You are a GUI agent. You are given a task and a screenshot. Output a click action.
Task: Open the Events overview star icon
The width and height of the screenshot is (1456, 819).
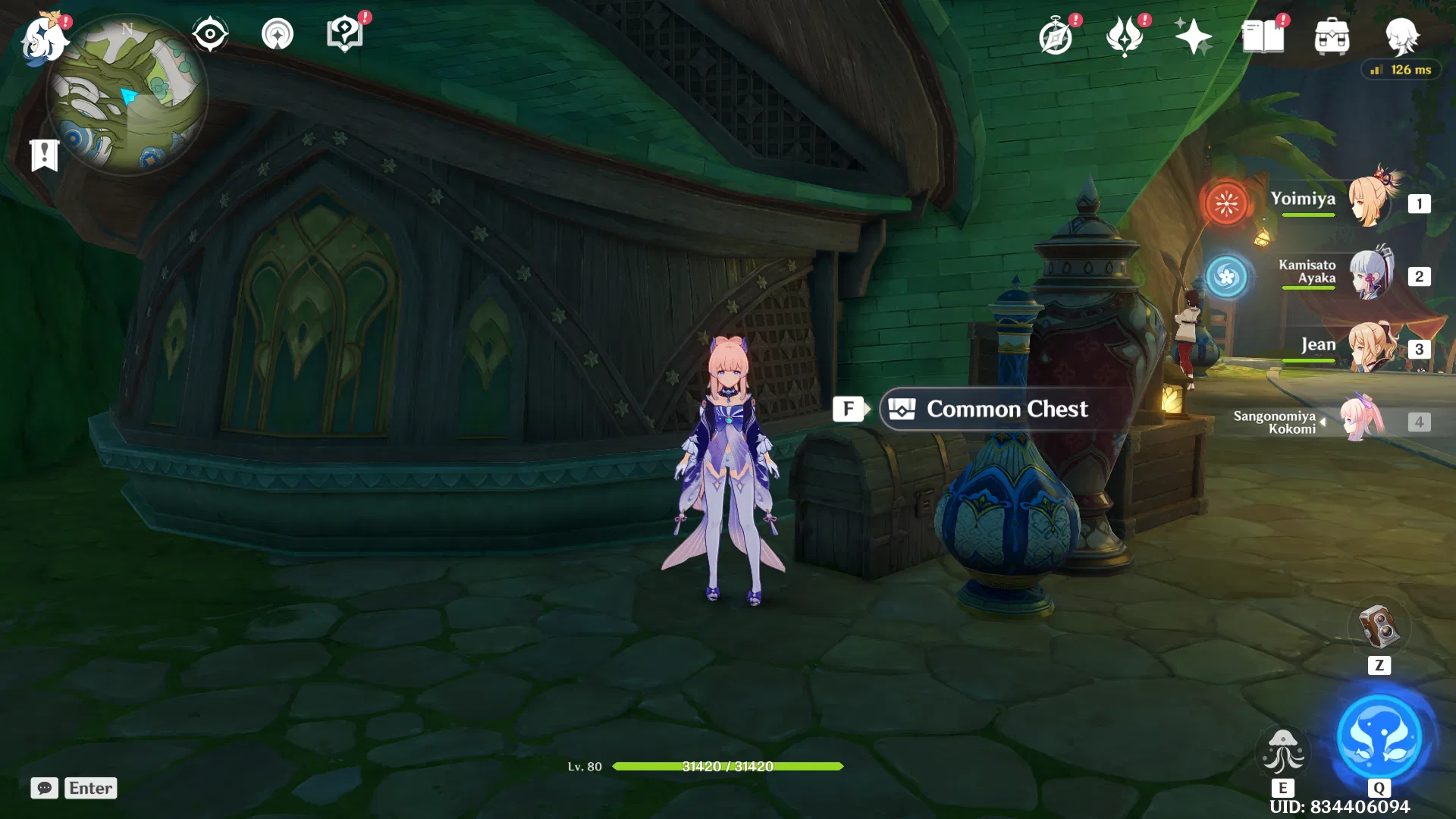[1194, 36]
